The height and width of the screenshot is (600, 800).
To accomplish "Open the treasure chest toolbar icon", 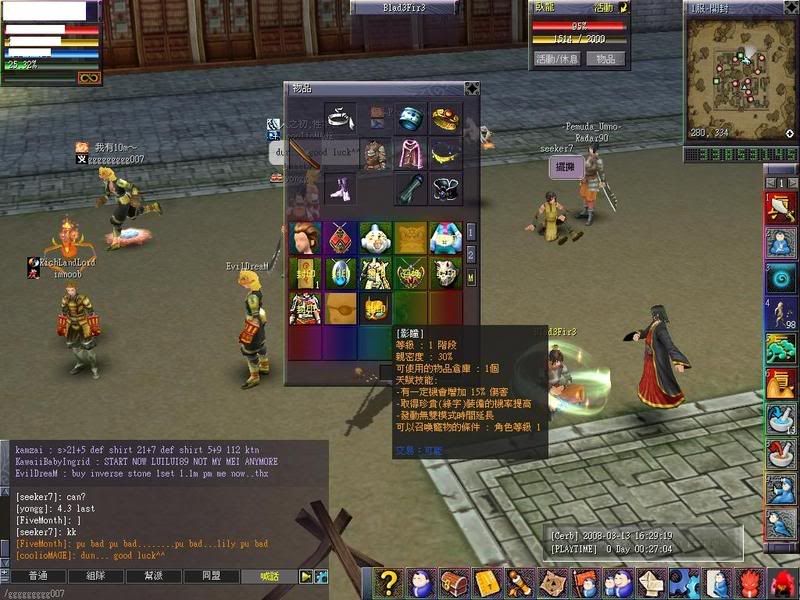I will click(455, 583).
